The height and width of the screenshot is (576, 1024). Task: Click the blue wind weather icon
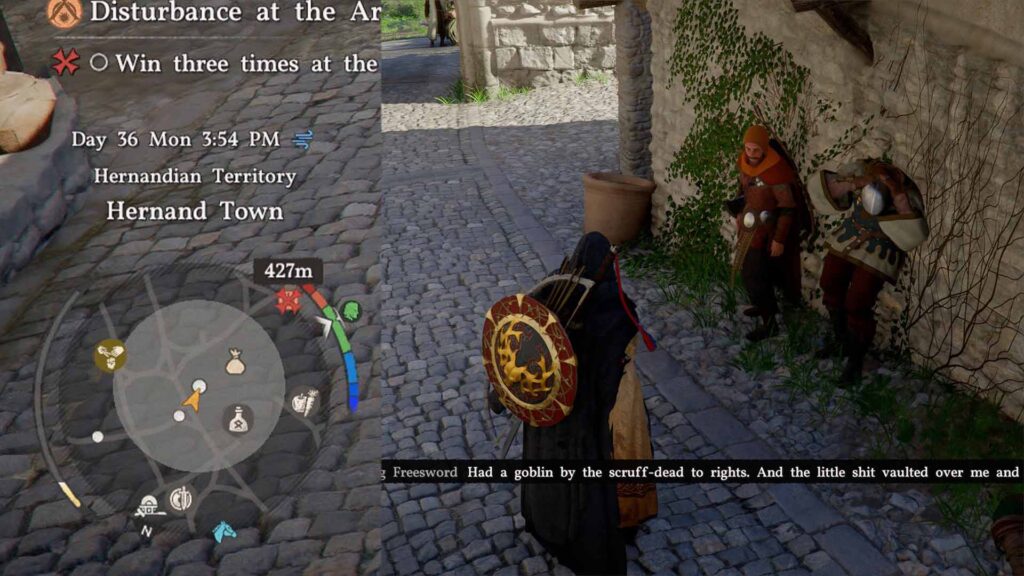click(303, 139)
